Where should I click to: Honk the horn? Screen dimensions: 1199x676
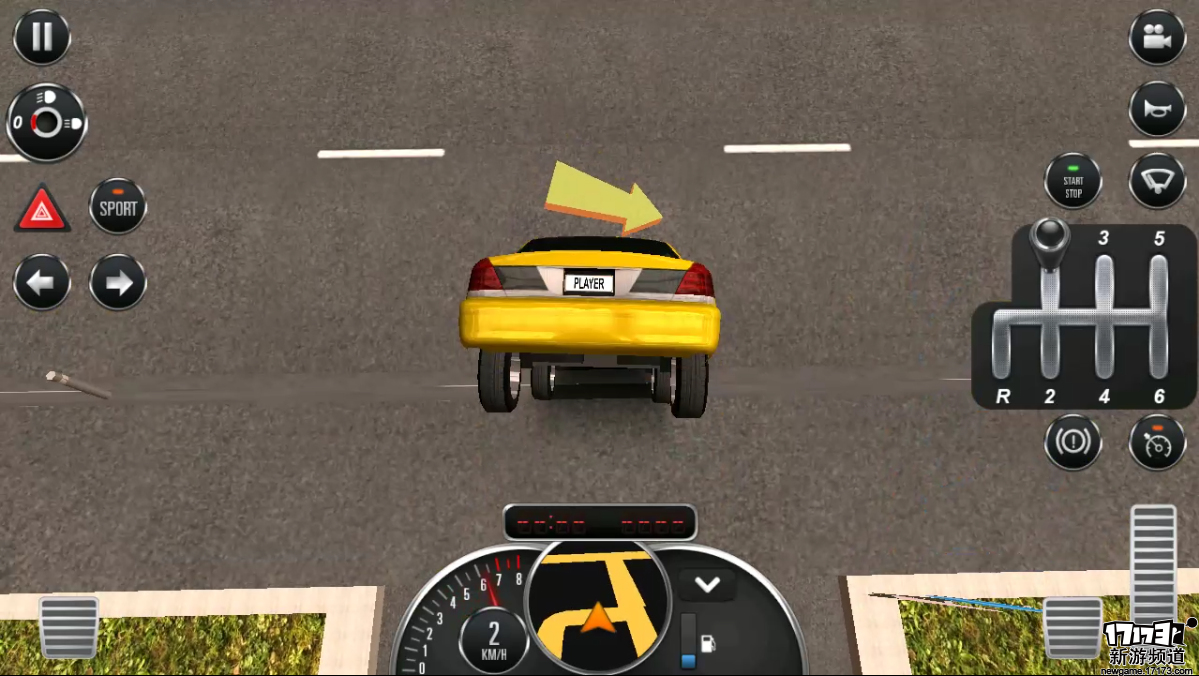tap(1157, 109)
